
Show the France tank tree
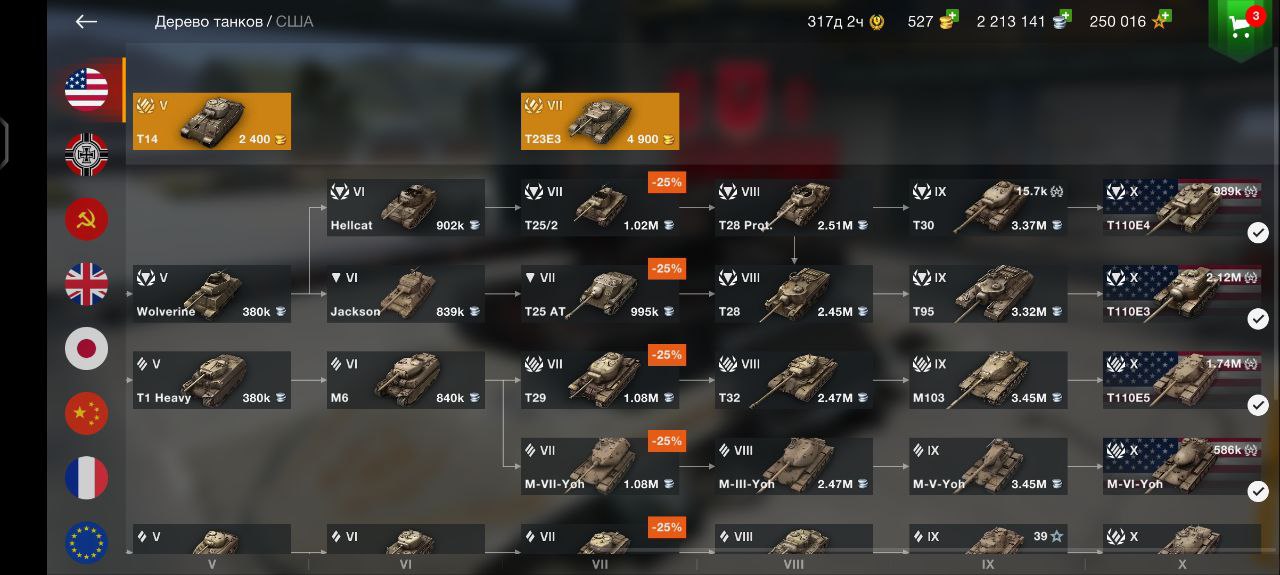point(87,478)
